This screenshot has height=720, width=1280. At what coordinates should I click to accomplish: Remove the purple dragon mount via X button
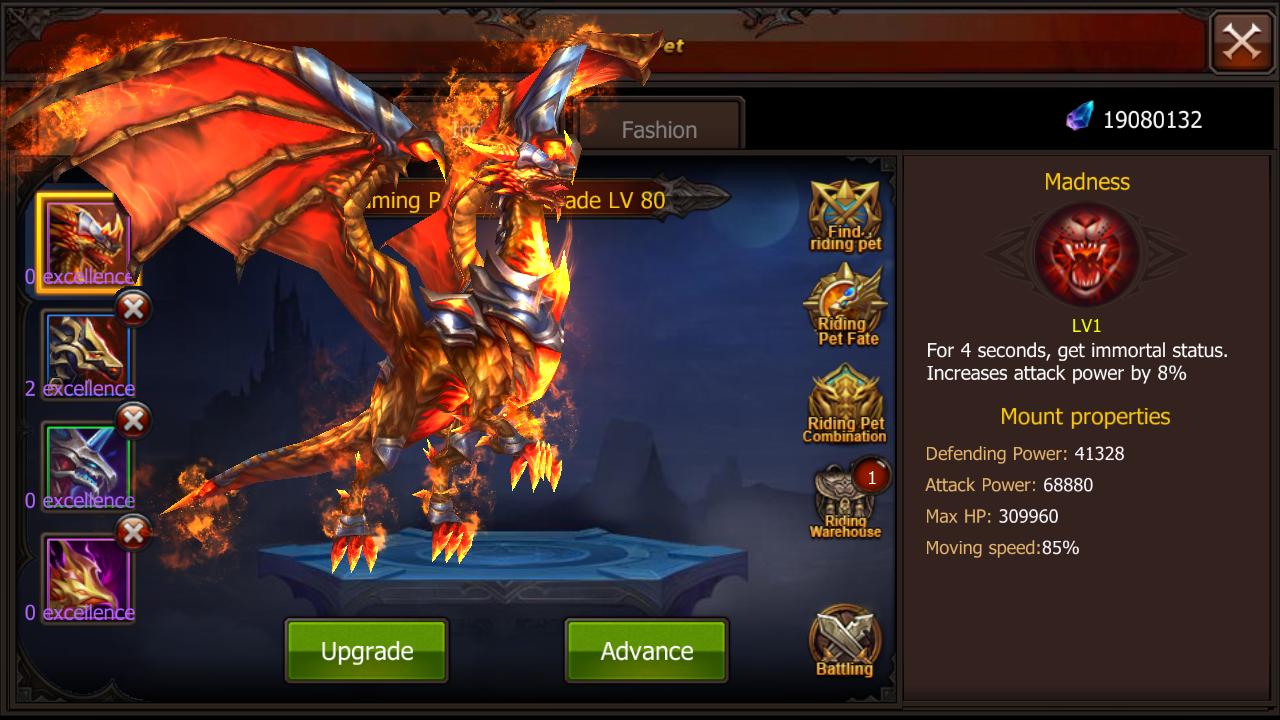point(131,533)
